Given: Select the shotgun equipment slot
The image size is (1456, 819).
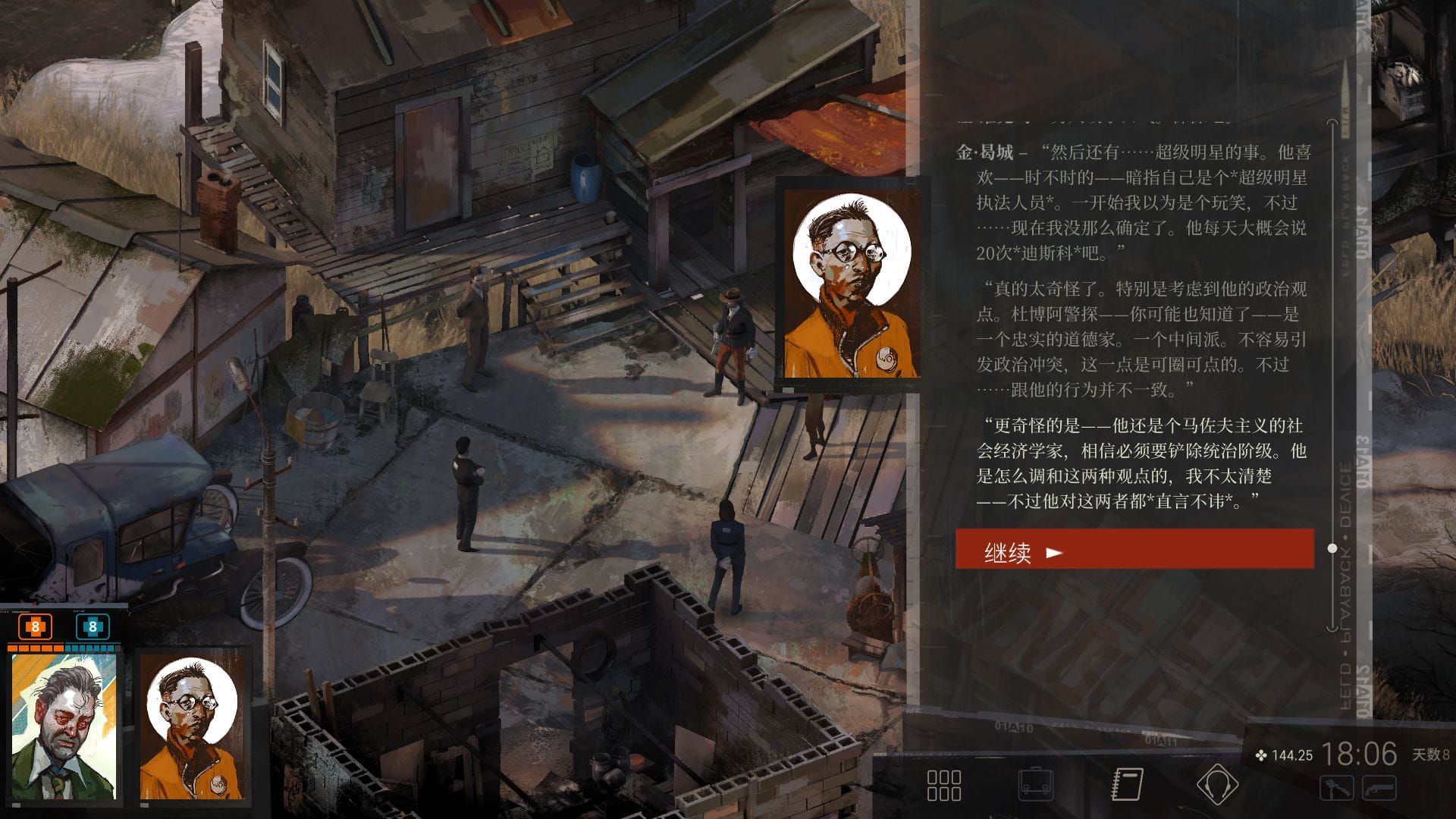Looking at the screenshot, I should click(1379, 788).
